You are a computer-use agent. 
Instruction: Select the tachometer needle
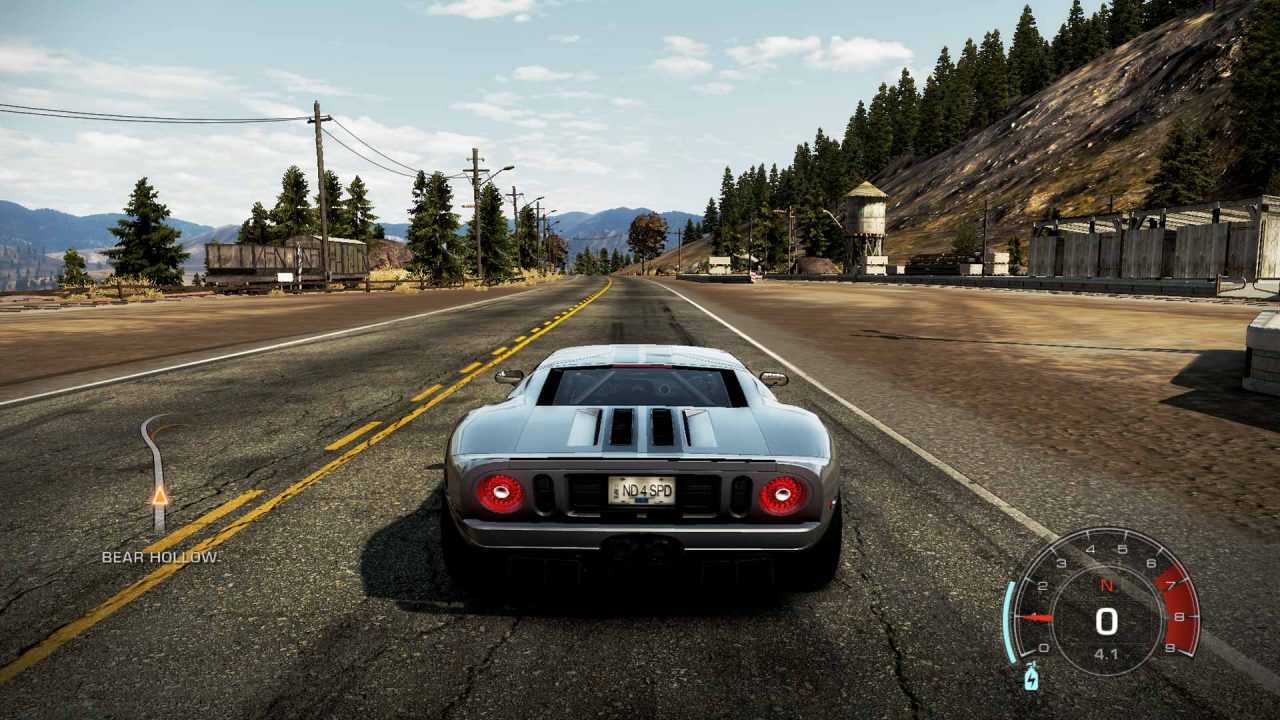click(1040, 618)
